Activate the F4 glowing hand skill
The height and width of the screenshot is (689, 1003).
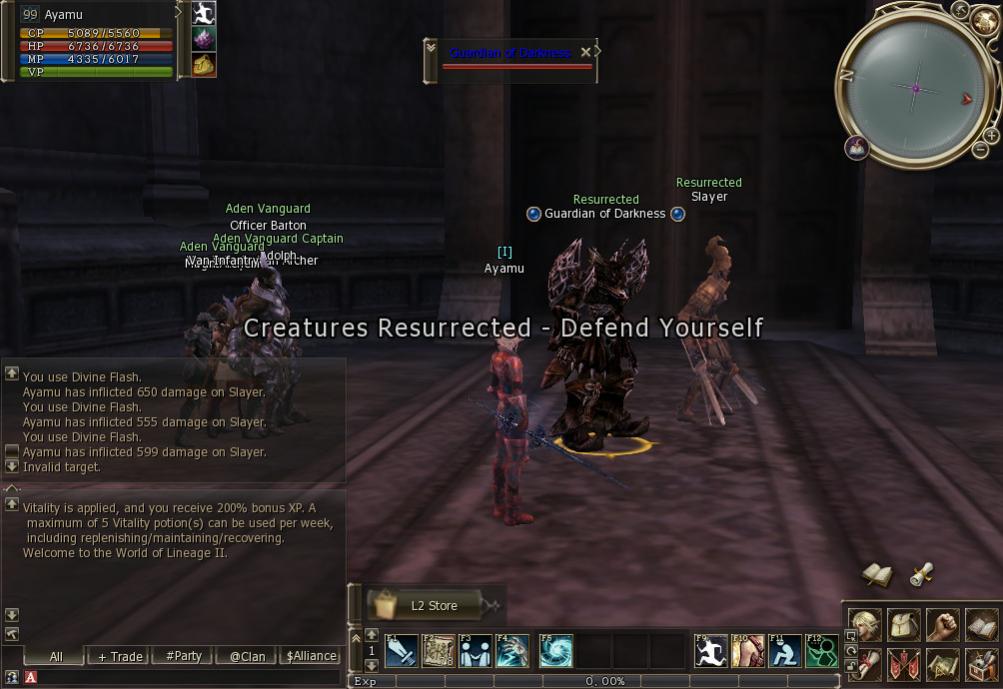click(513, 651)
